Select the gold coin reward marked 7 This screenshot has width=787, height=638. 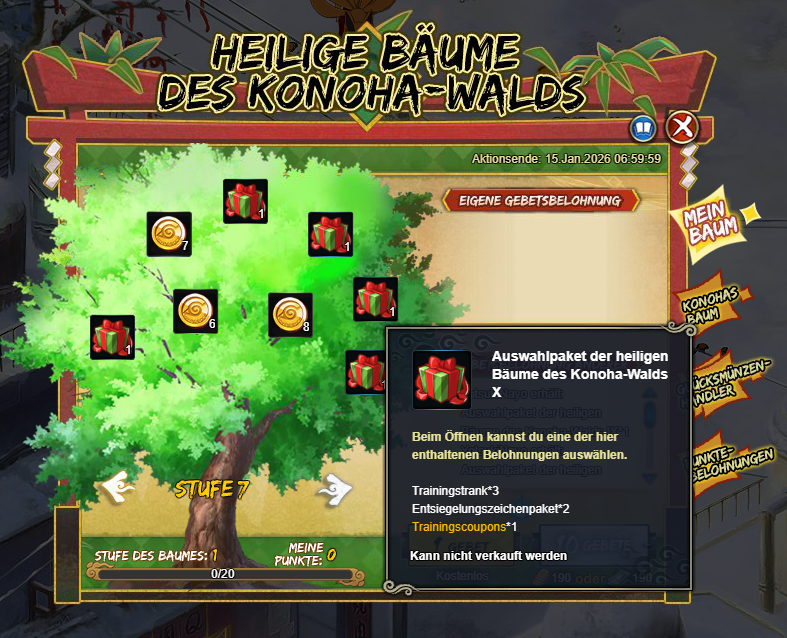pos(169,234)
